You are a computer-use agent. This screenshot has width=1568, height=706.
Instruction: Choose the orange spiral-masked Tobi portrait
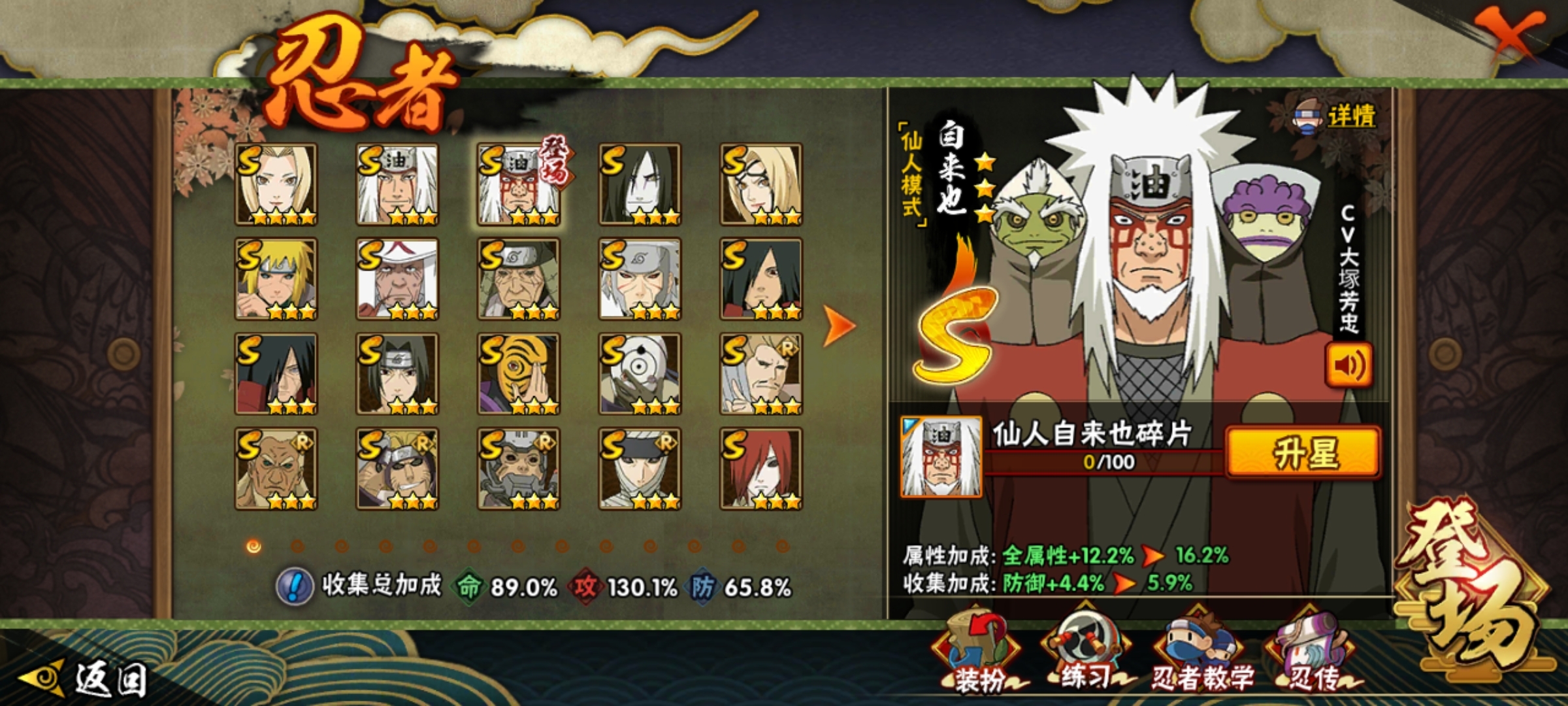[x=519, y=374]
